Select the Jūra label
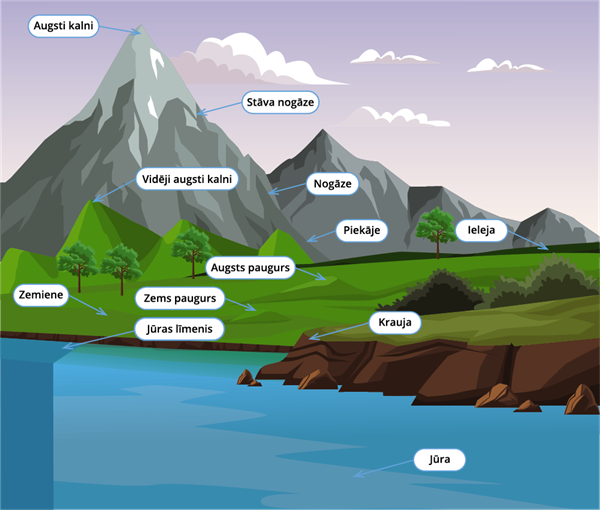This screenshot has height=510, width=600. click(440, 460)
